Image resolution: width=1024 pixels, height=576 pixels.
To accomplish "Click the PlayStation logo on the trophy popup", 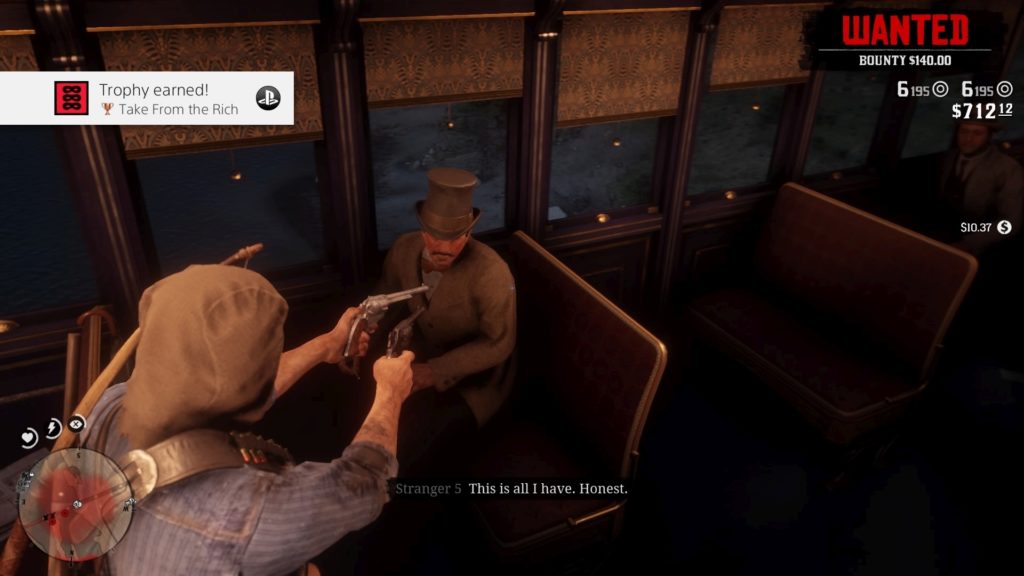I will (268, 98).
